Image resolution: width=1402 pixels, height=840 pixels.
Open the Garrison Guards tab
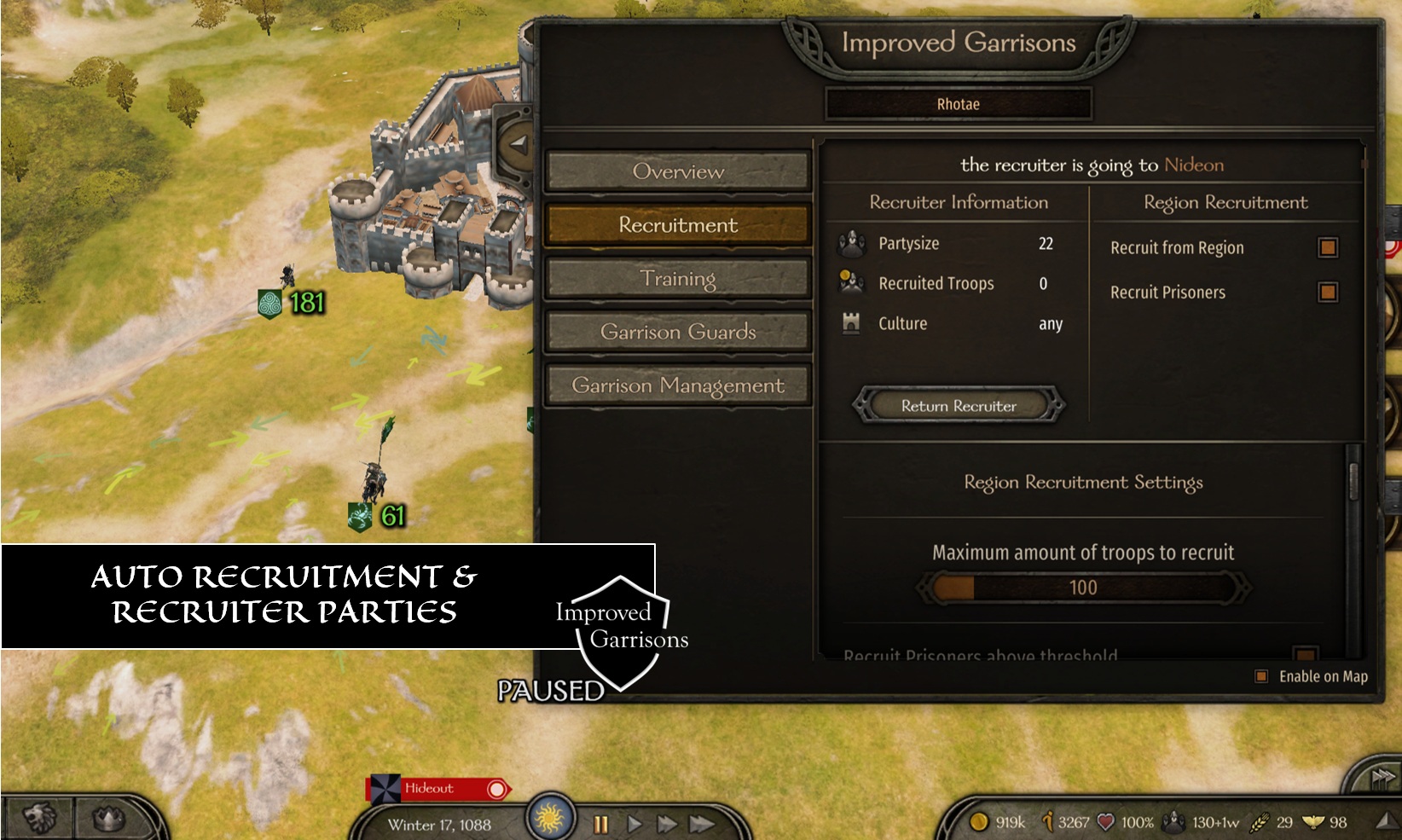[678, 332]
